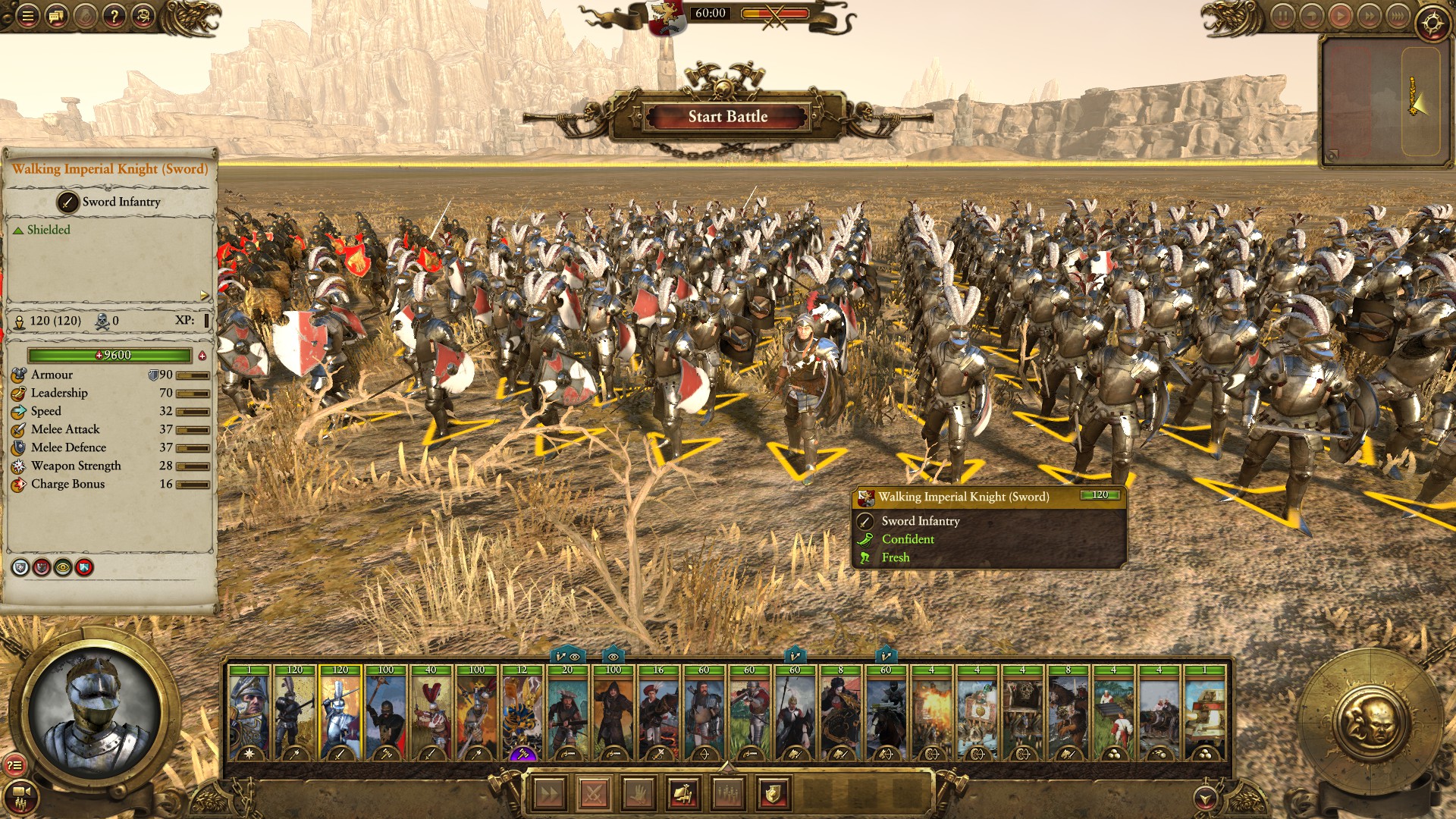This screenshot has width=1456, height=819.
Task: Toggle the crossed swords melee mode button
Action: pos(594,794)
